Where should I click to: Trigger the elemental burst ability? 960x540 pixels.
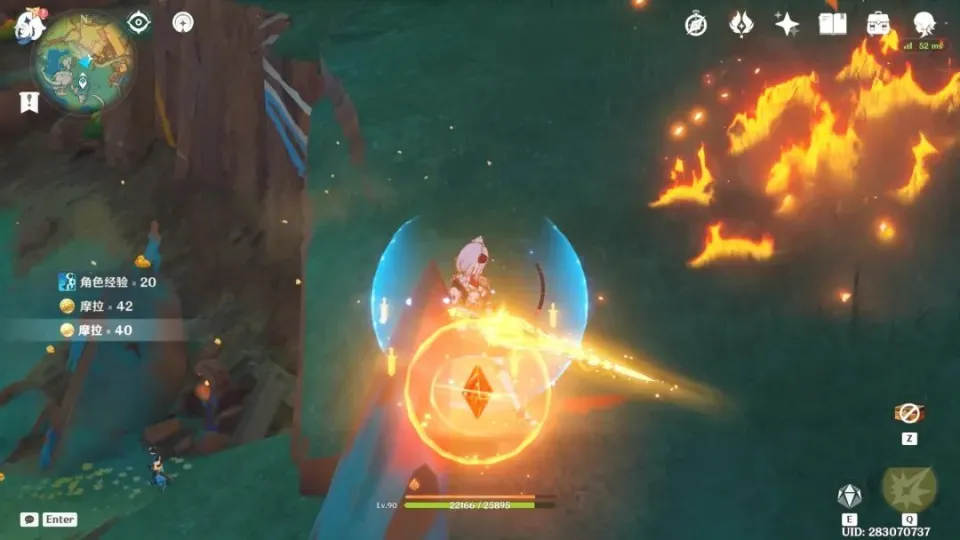tap(908, 488)
